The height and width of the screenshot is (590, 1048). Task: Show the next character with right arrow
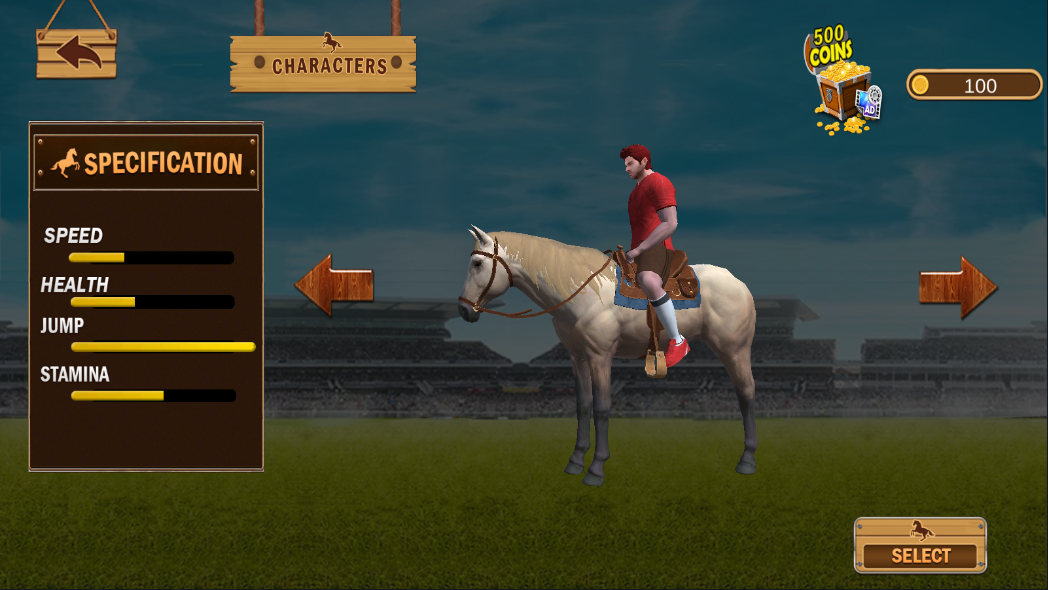click(957, 287)
